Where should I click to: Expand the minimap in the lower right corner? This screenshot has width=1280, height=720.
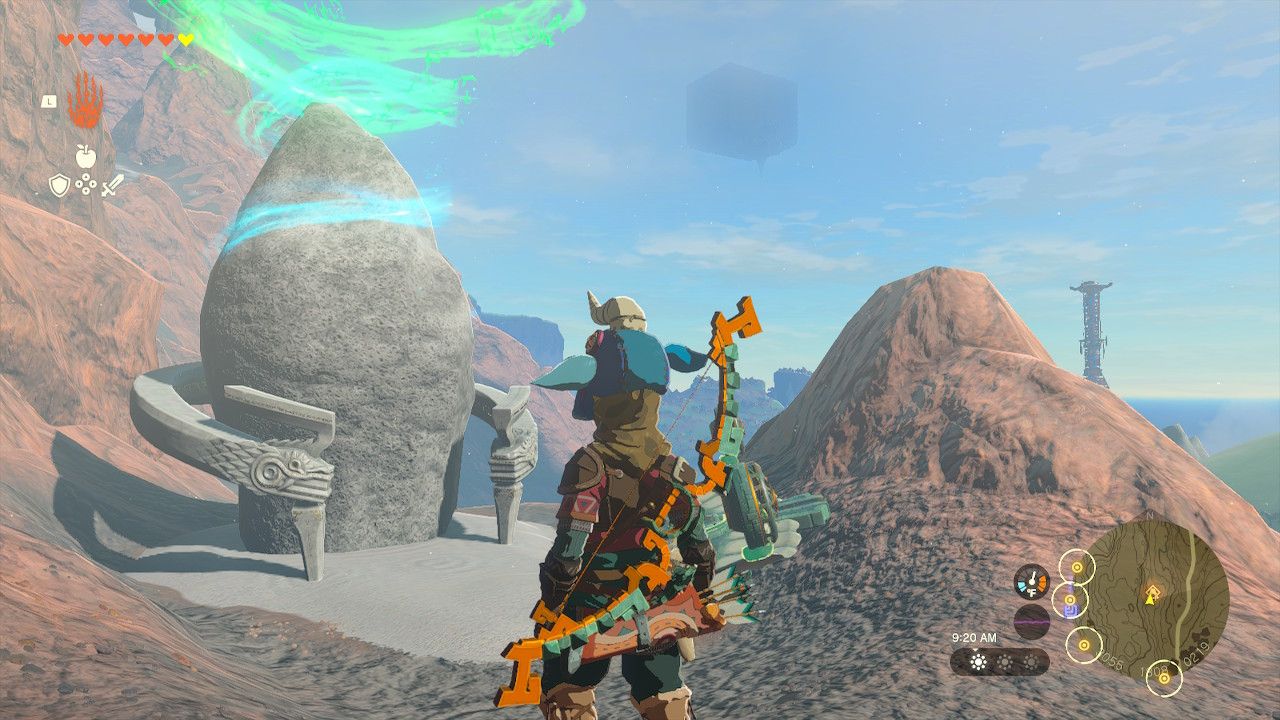coord(1160,600)
